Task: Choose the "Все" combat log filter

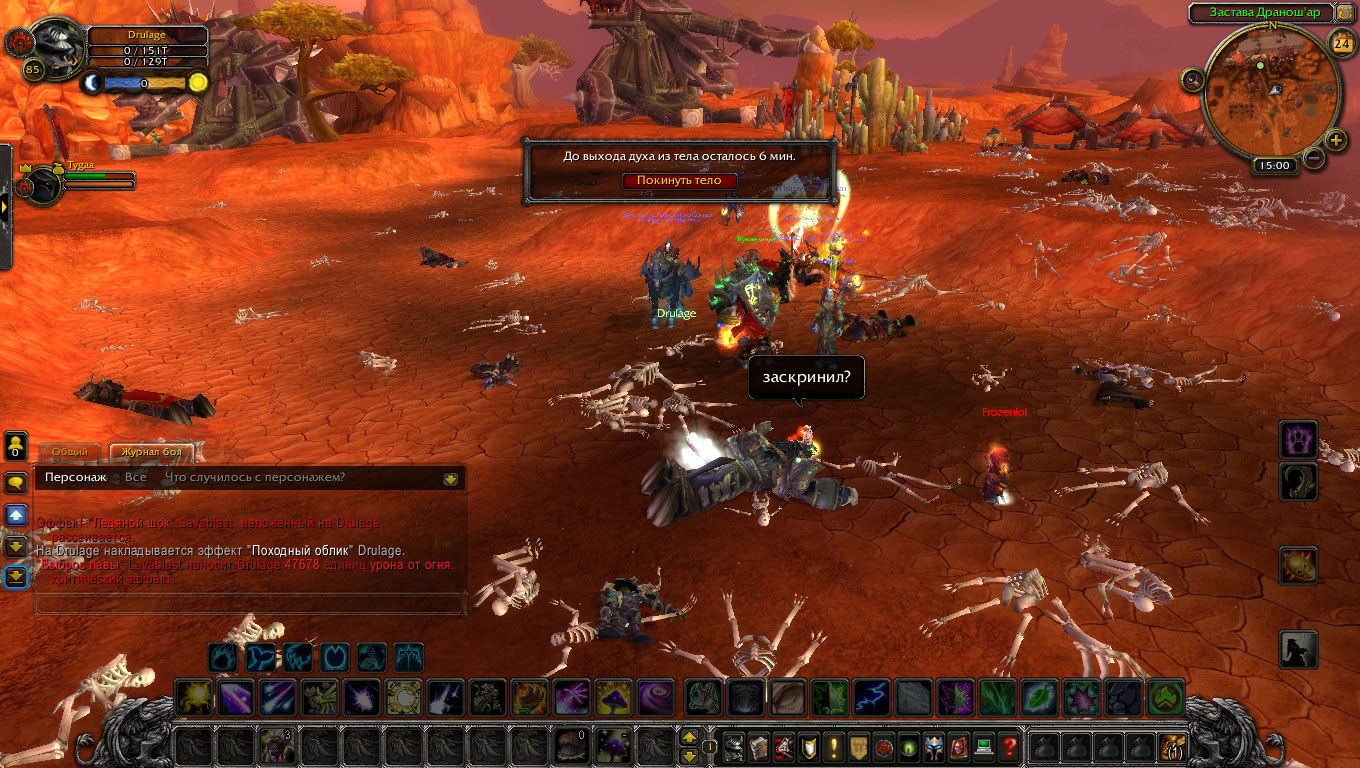Action: (135, 478)
